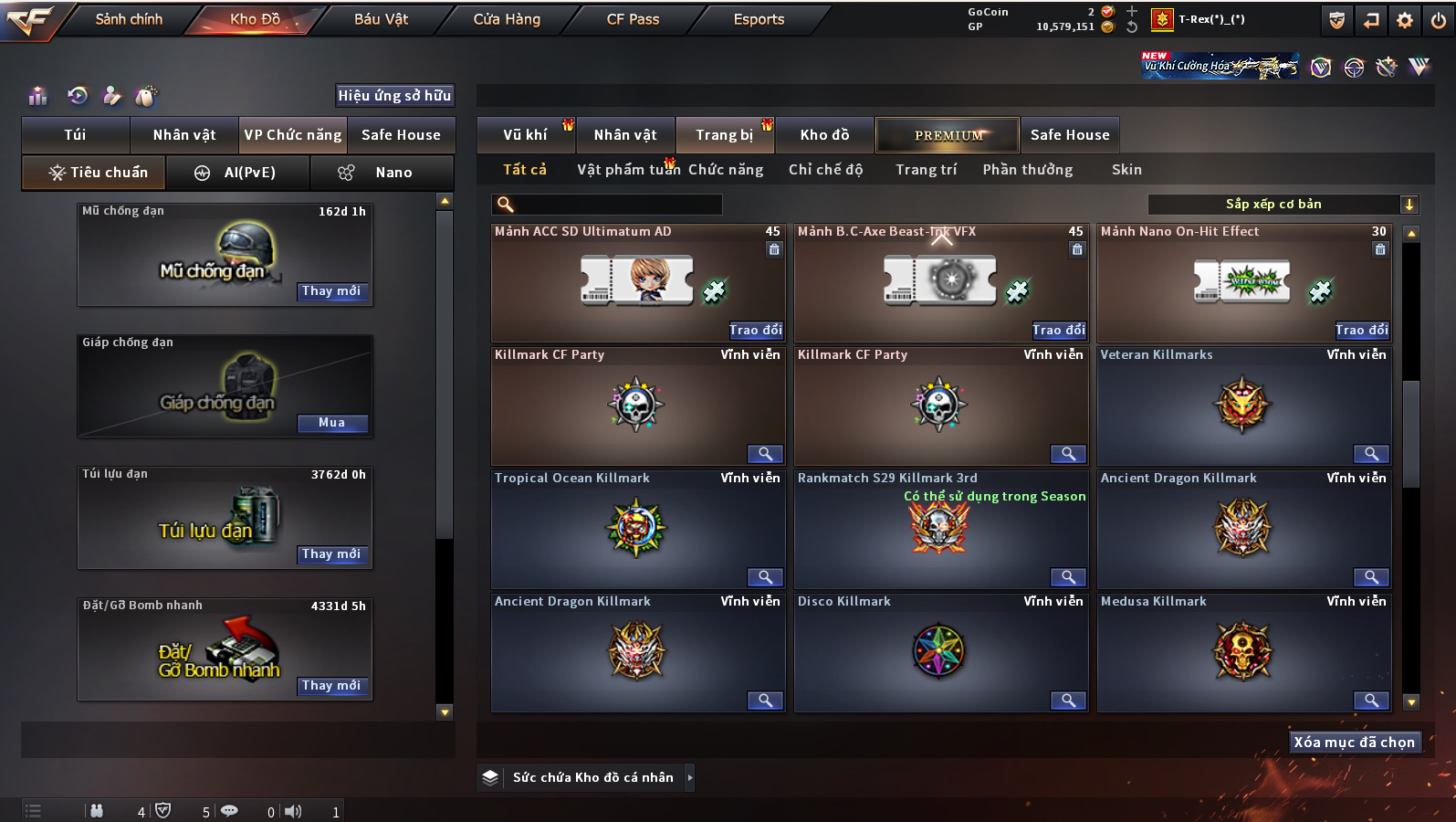This screenshot has height=822, width=1456.
Task: Switch to AI(PvE) loadout tab
Action: (237, 173)
